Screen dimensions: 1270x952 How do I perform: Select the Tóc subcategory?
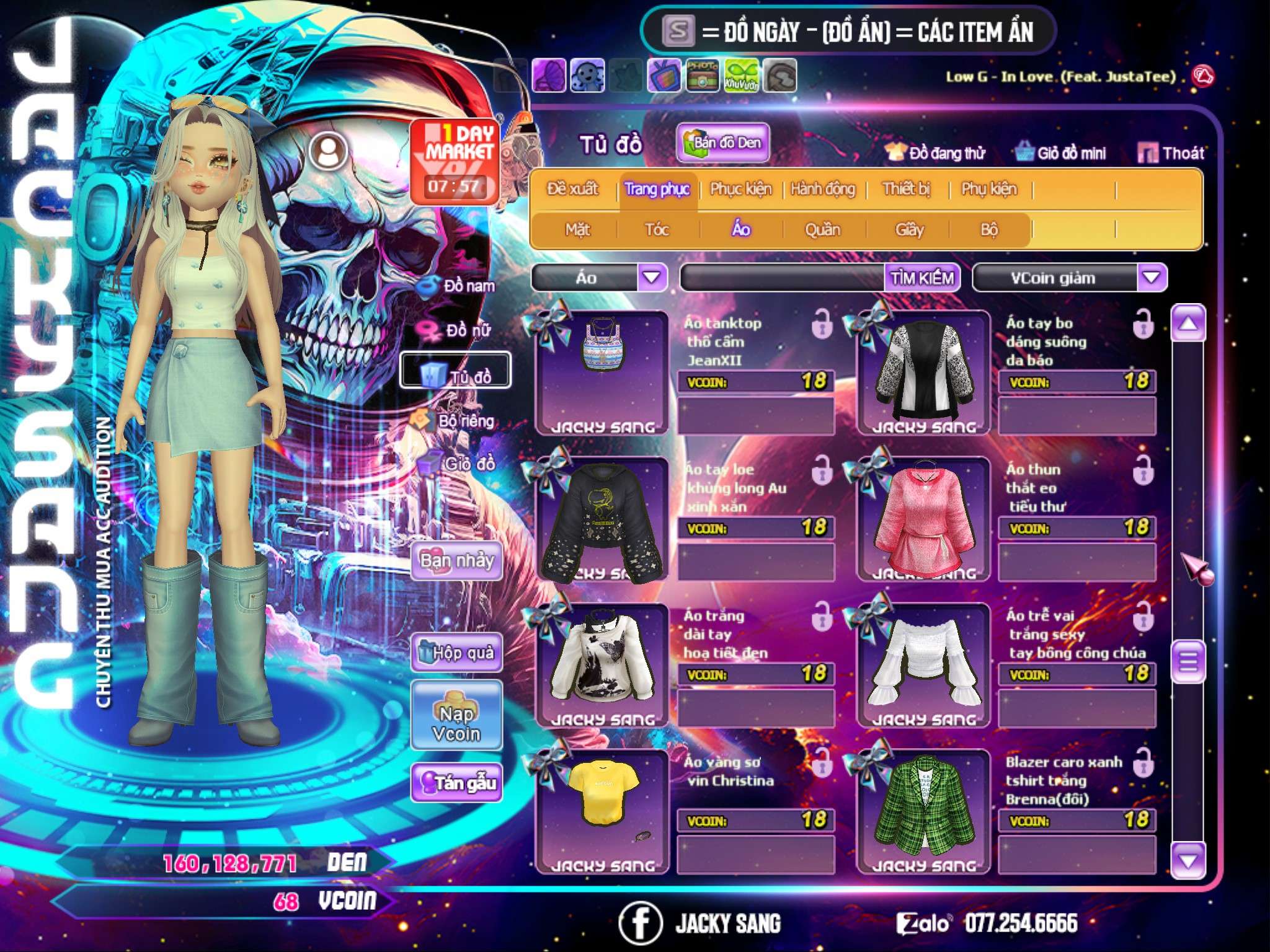coord(657,230)
